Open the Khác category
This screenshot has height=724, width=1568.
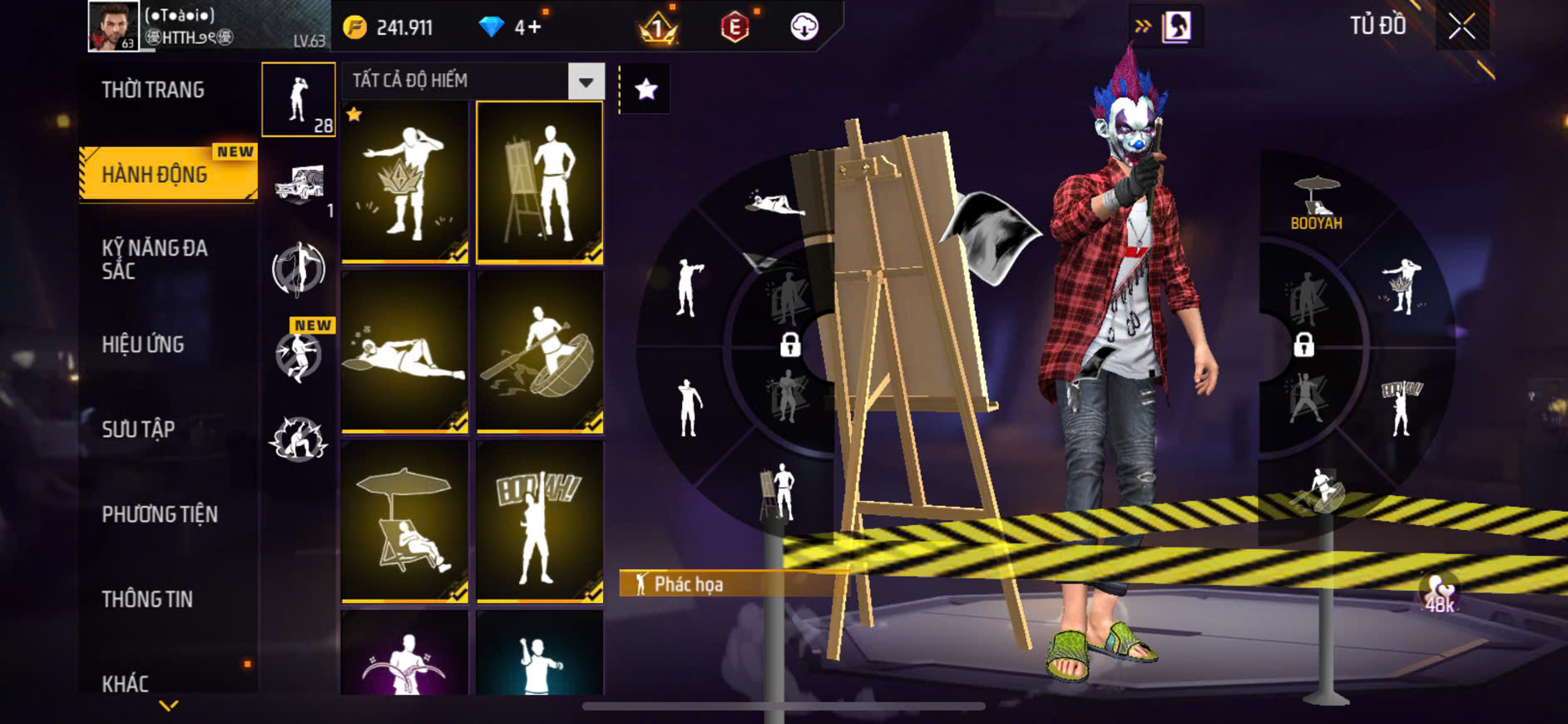click(x=126, y=683)
